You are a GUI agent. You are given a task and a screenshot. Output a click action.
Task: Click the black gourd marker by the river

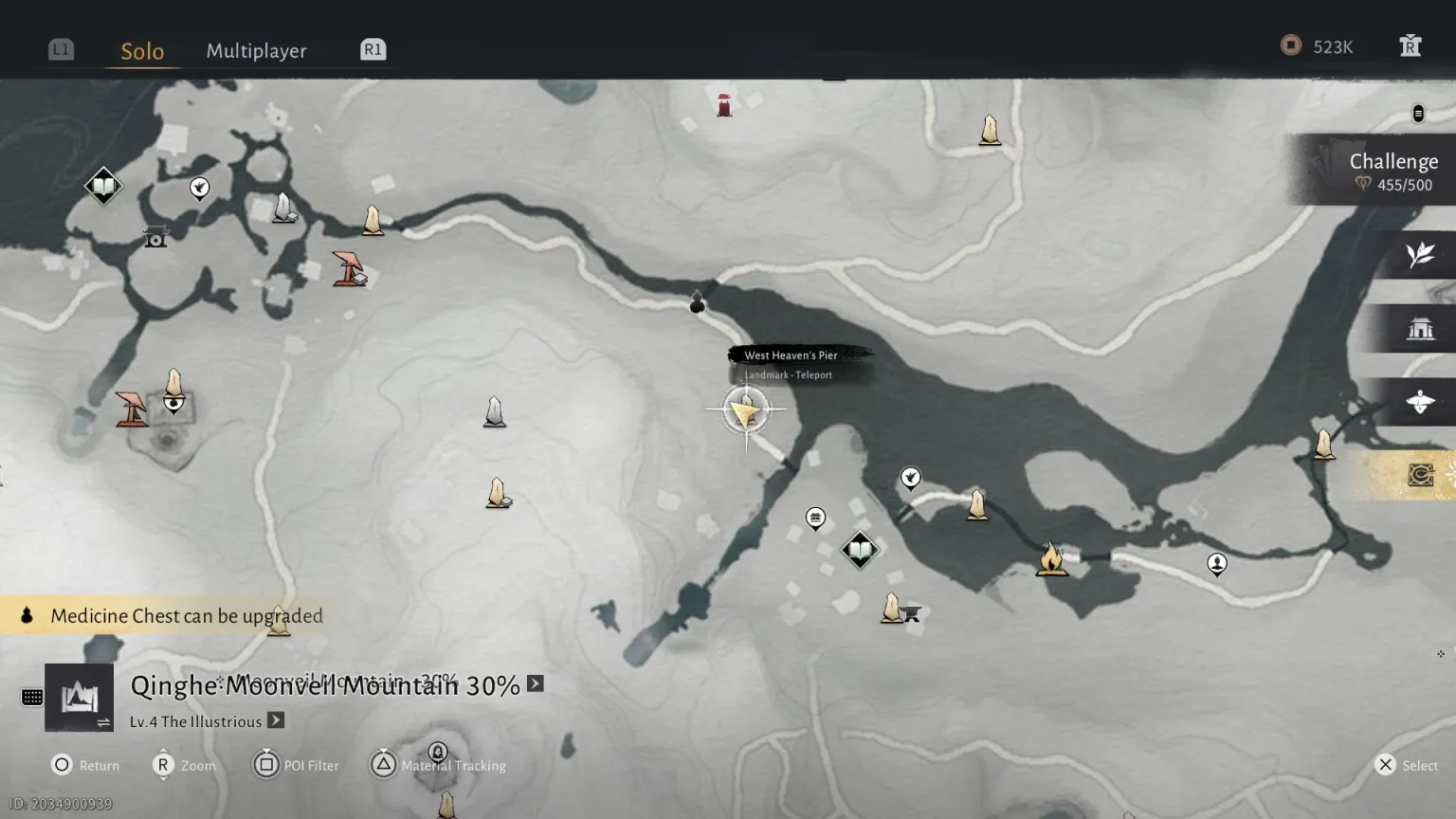point(698,302)
